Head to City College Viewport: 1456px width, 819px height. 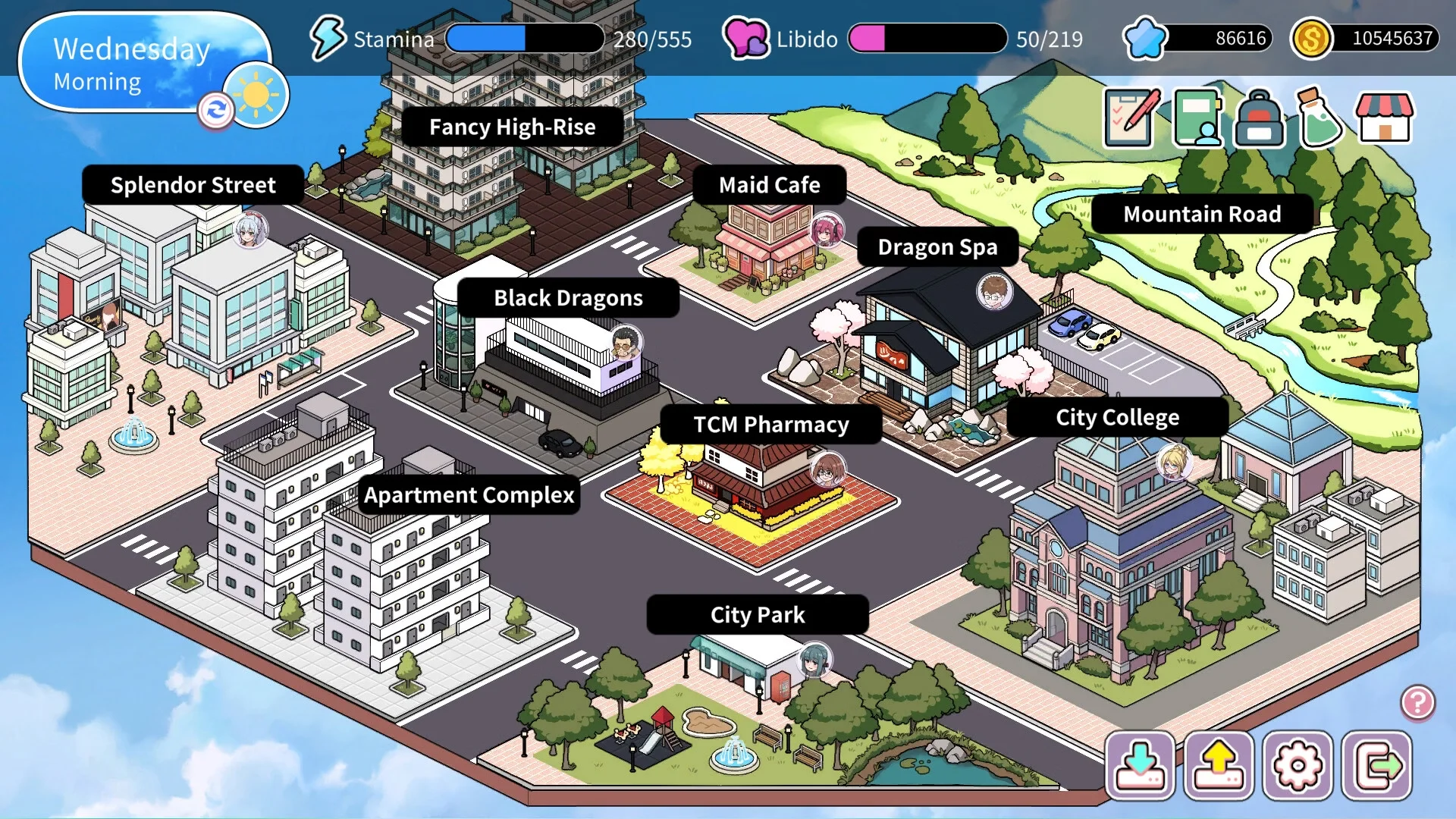click(x=1117, y=417)
